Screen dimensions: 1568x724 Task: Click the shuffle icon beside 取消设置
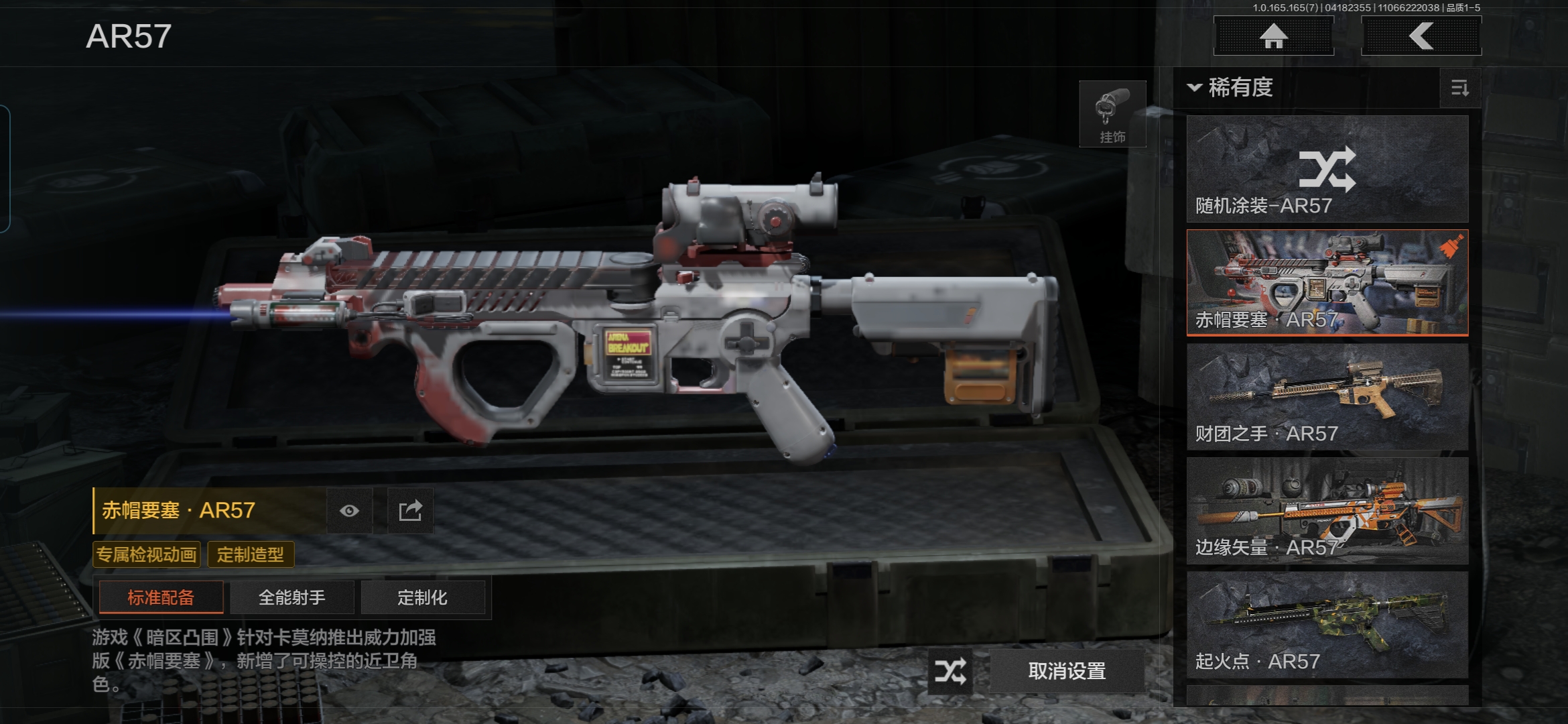pos(950,671)
